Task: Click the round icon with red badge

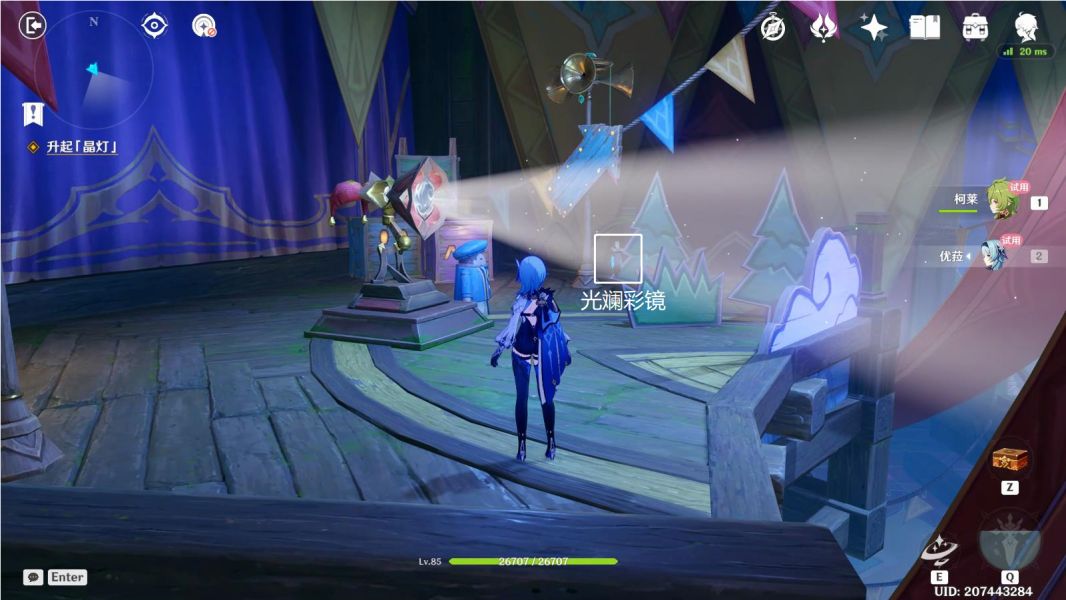Action: pyautogui.click(x=204, y=26)
